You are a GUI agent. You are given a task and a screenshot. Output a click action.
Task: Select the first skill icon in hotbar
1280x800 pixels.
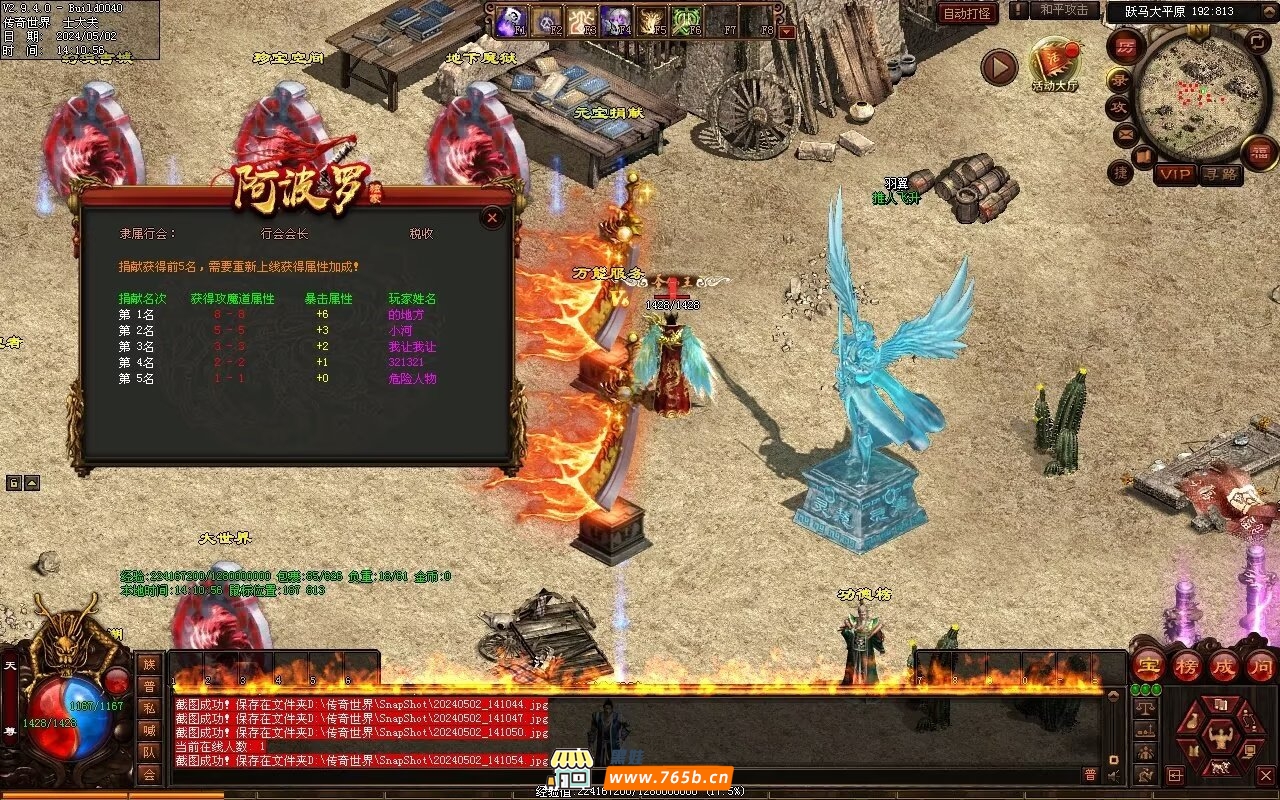(x=509, y=21)
